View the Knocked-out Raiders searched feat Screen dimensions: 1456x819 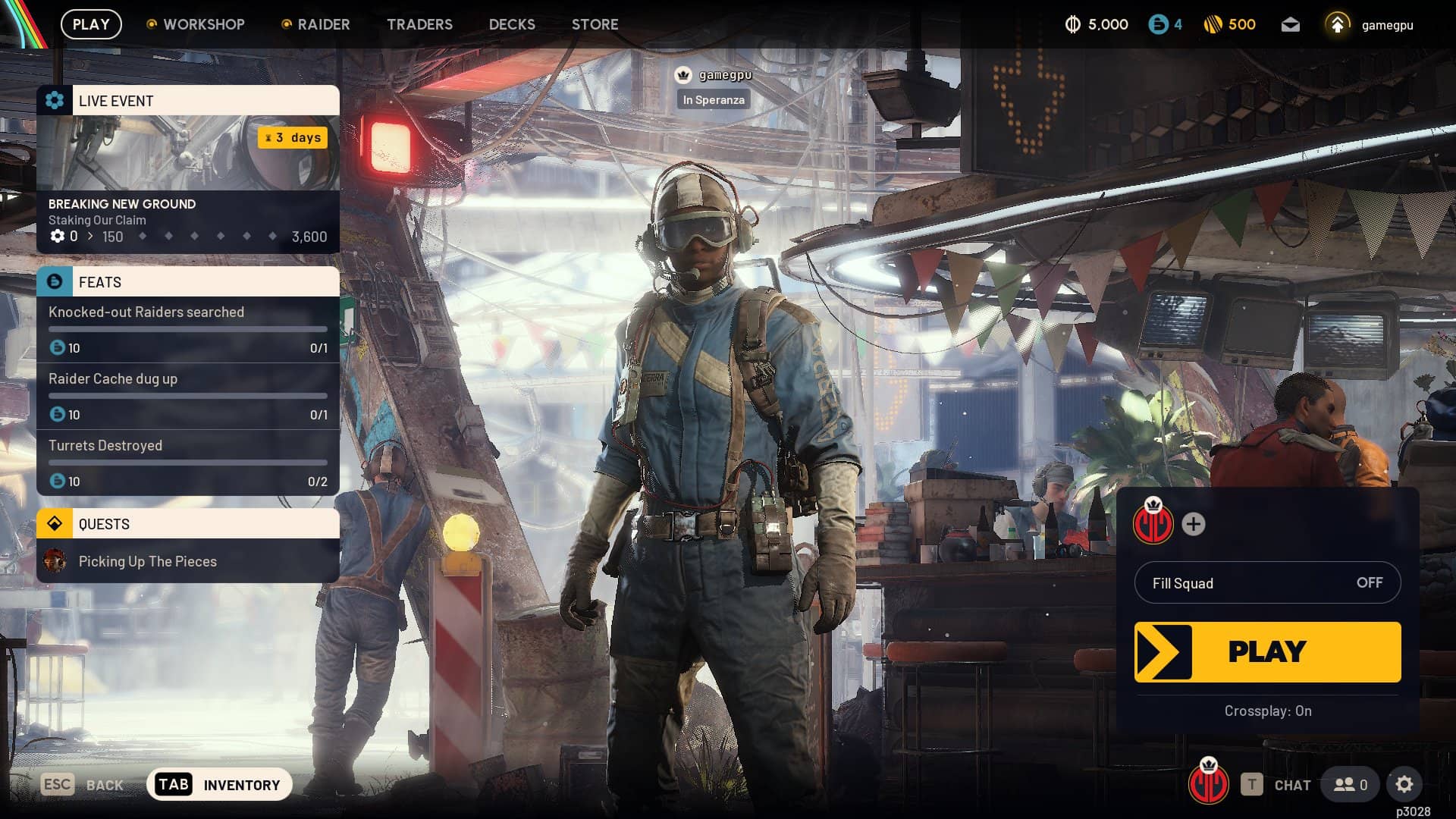[x=187, y=329]
